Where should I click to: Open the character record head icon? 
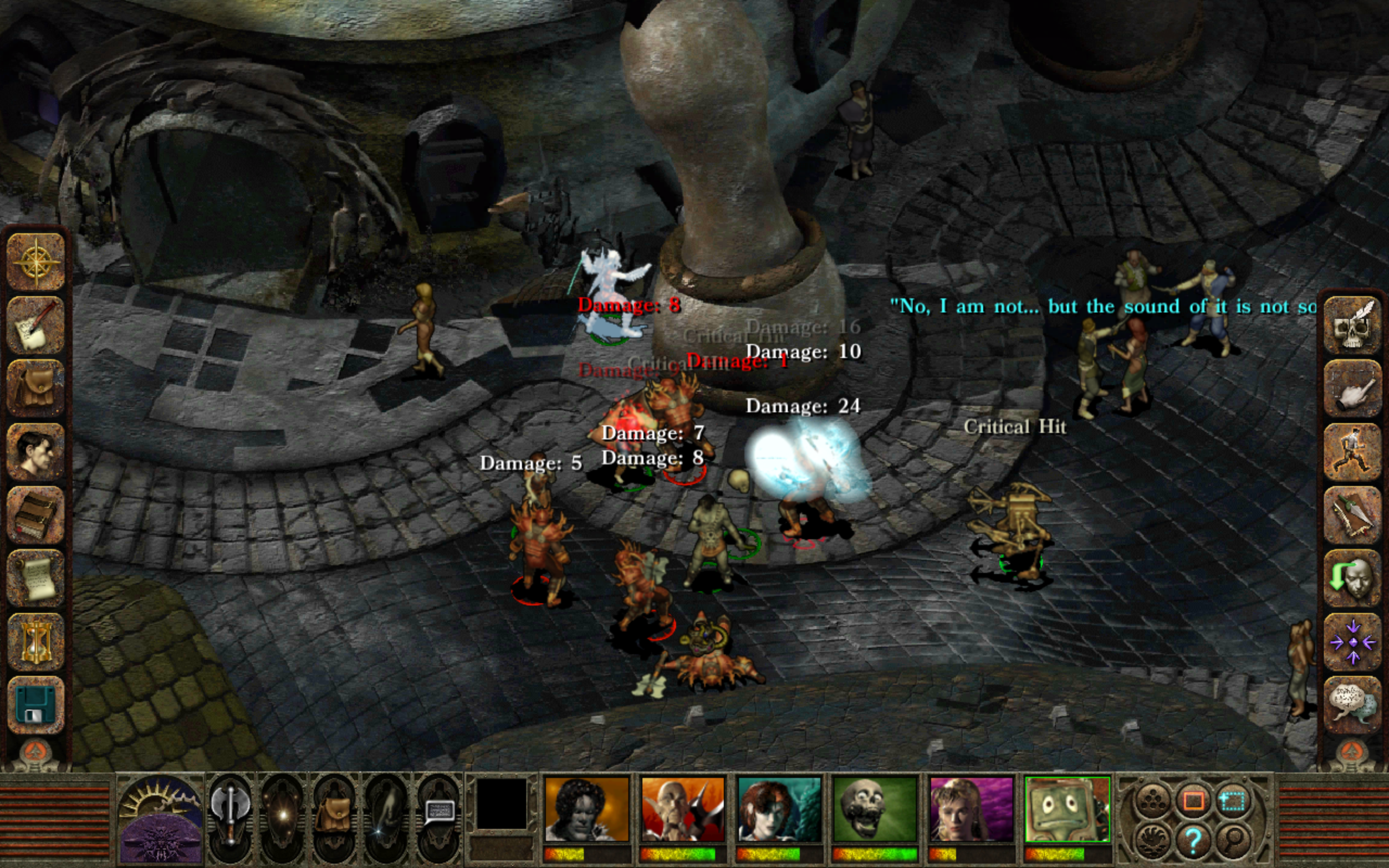pyautogui.click(x=36, y=451)
